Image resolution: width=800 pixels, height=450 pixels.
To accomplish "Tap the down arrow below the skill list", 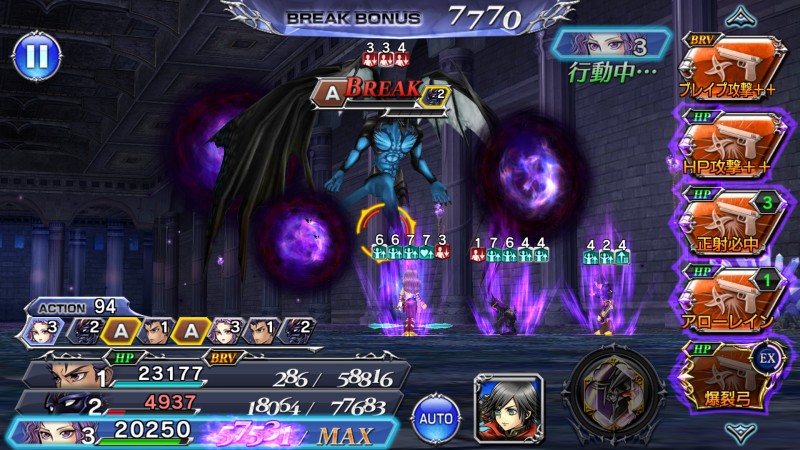I will click(x=742, y=432).
